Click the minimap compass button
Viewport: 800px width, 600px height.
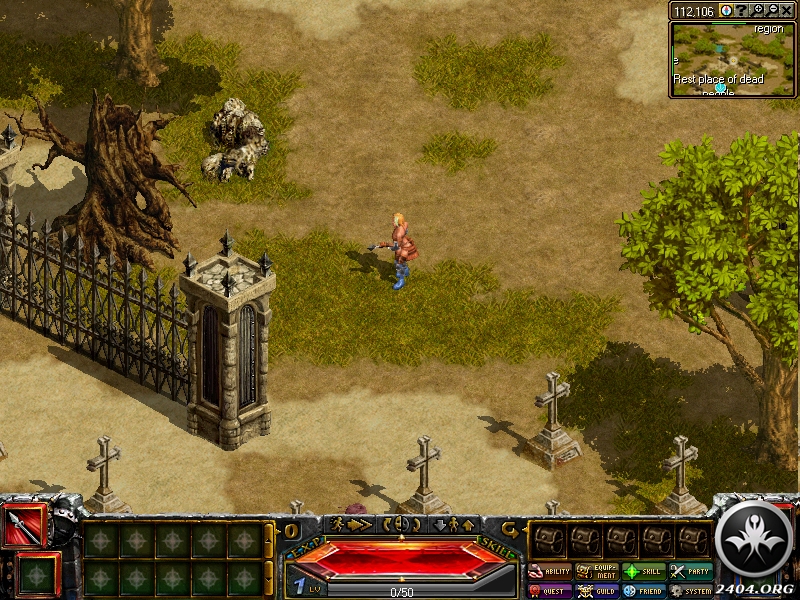(x=726, y=10)
